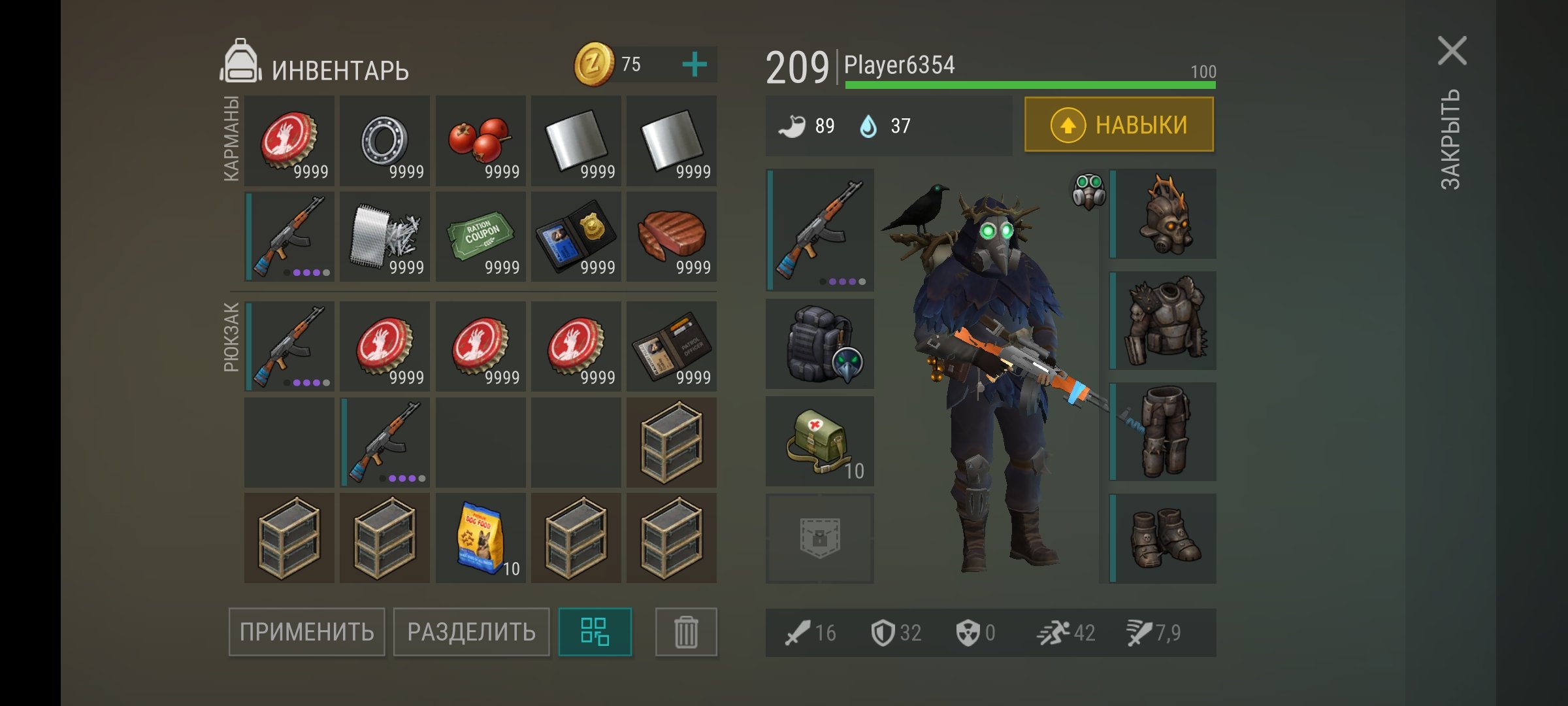Select the police badge wallet slot
This screenshot has height=706, width=1568.
tap(576, 237)
